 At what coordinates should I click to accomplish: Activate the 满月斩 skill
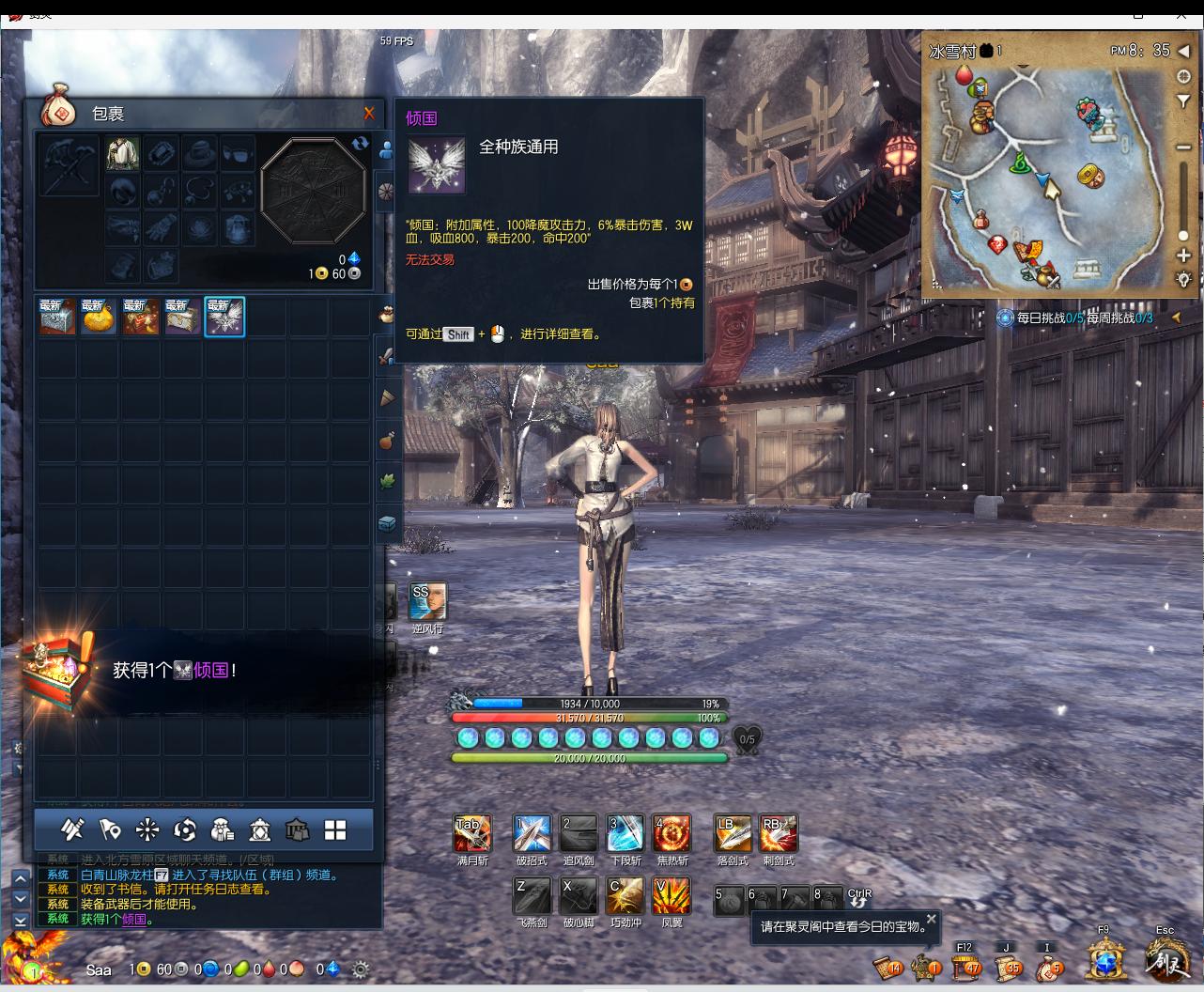tap(472, 834)
